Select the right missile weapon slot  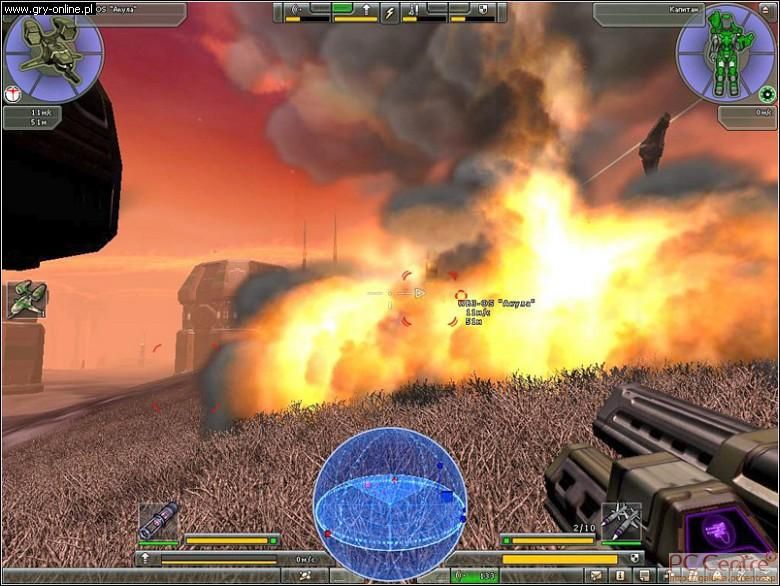pyautogui.click(x=620, y=521)
